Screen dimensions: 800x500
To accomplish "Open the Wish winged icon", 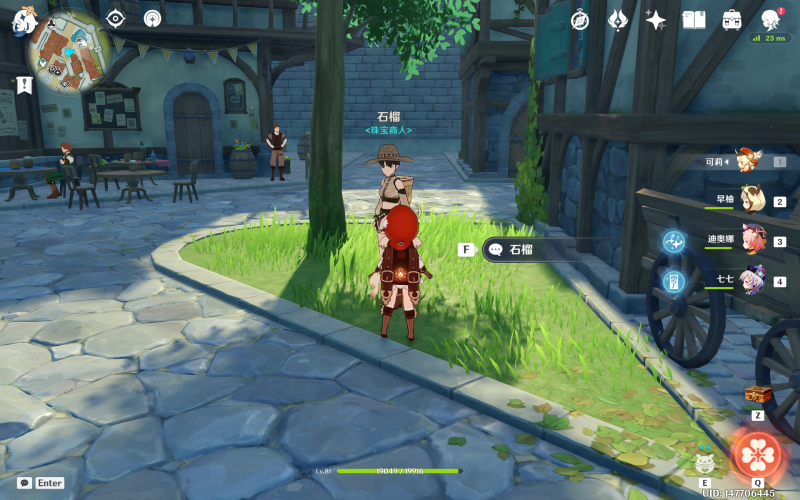I will [618, 20].
